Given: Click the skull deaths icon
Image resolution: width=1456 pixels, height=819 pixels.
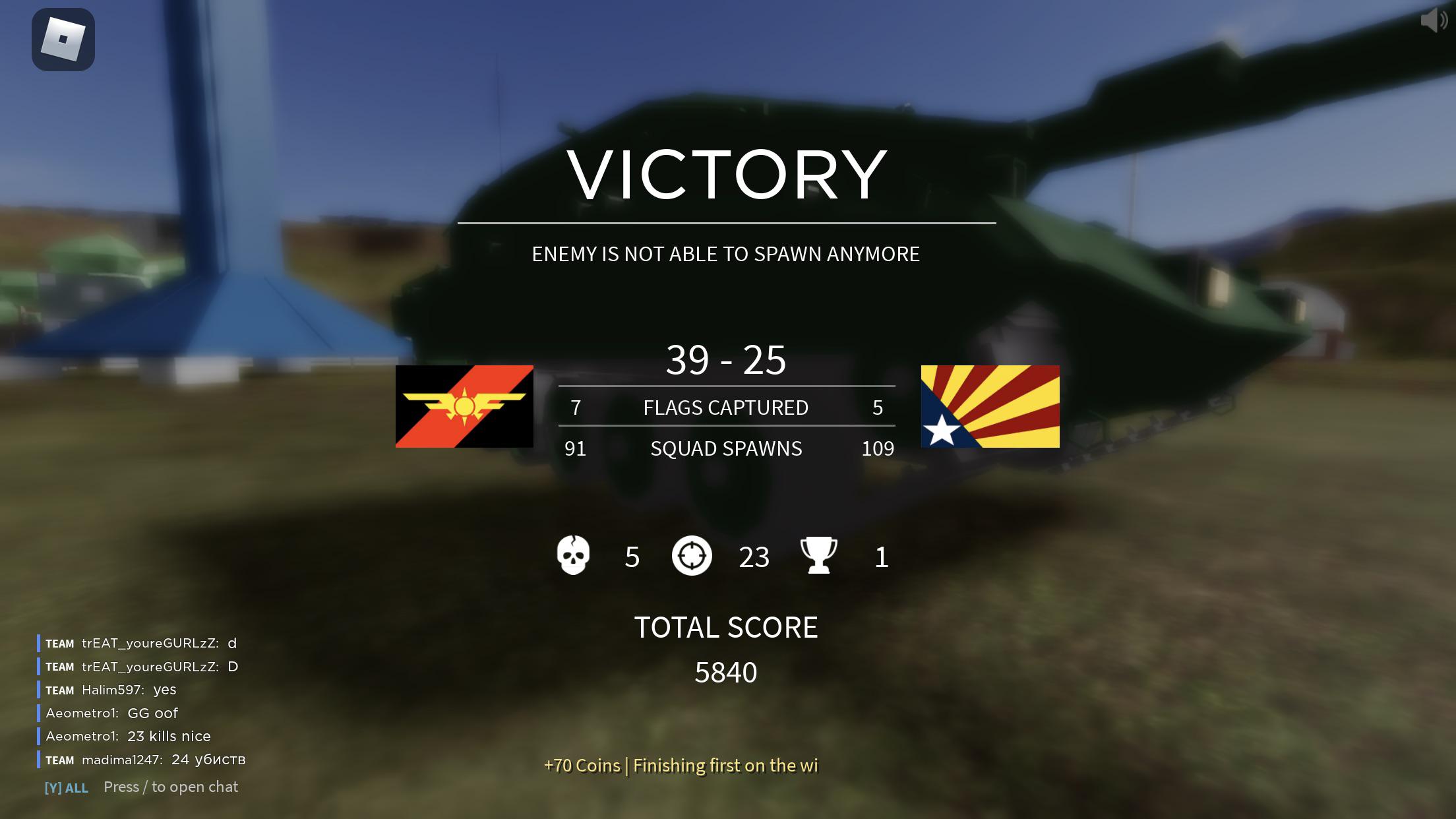Looking at the screenshot, I should [x=573, y=556].
